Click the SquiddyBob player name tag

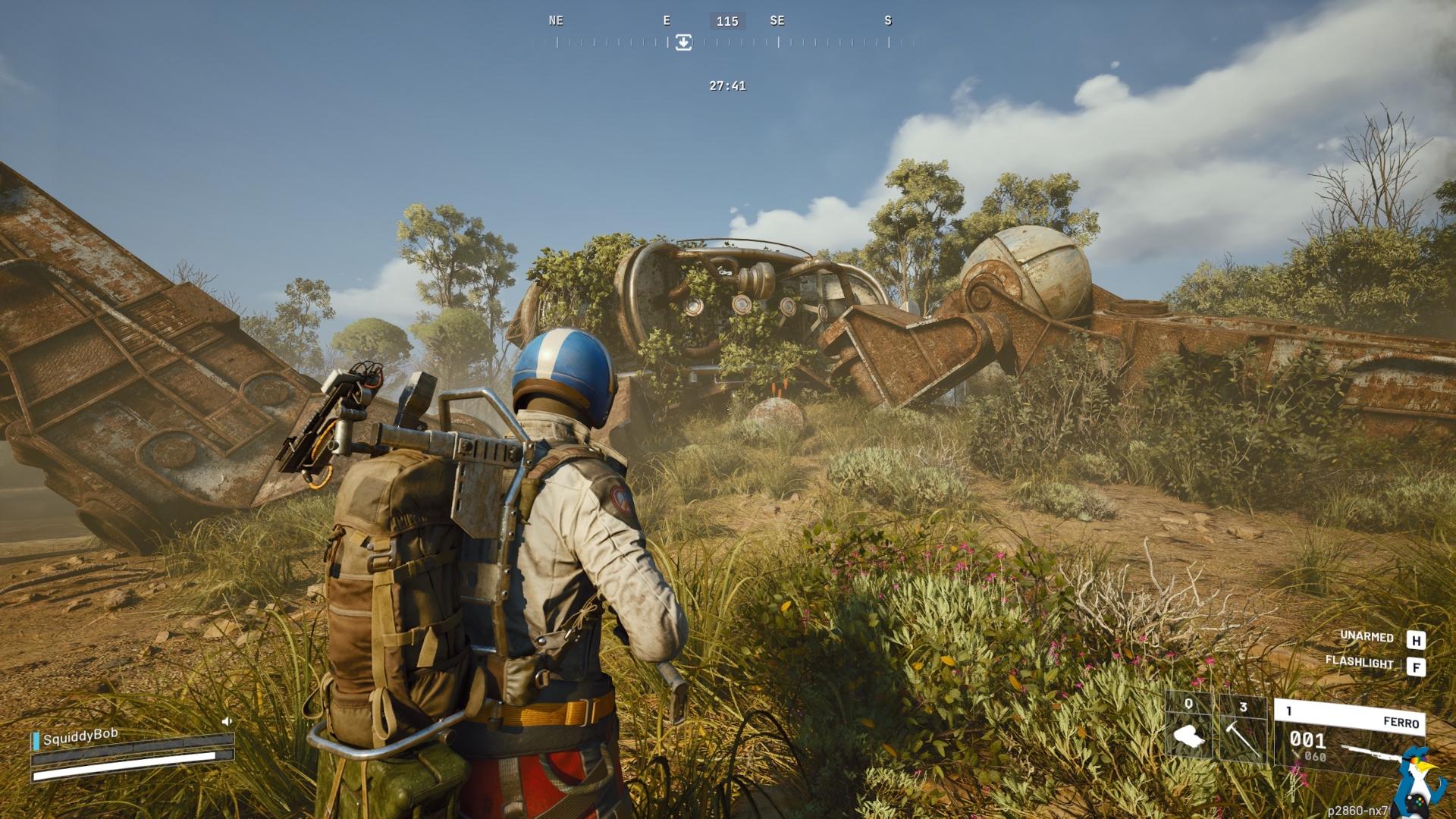click(80, 736)
